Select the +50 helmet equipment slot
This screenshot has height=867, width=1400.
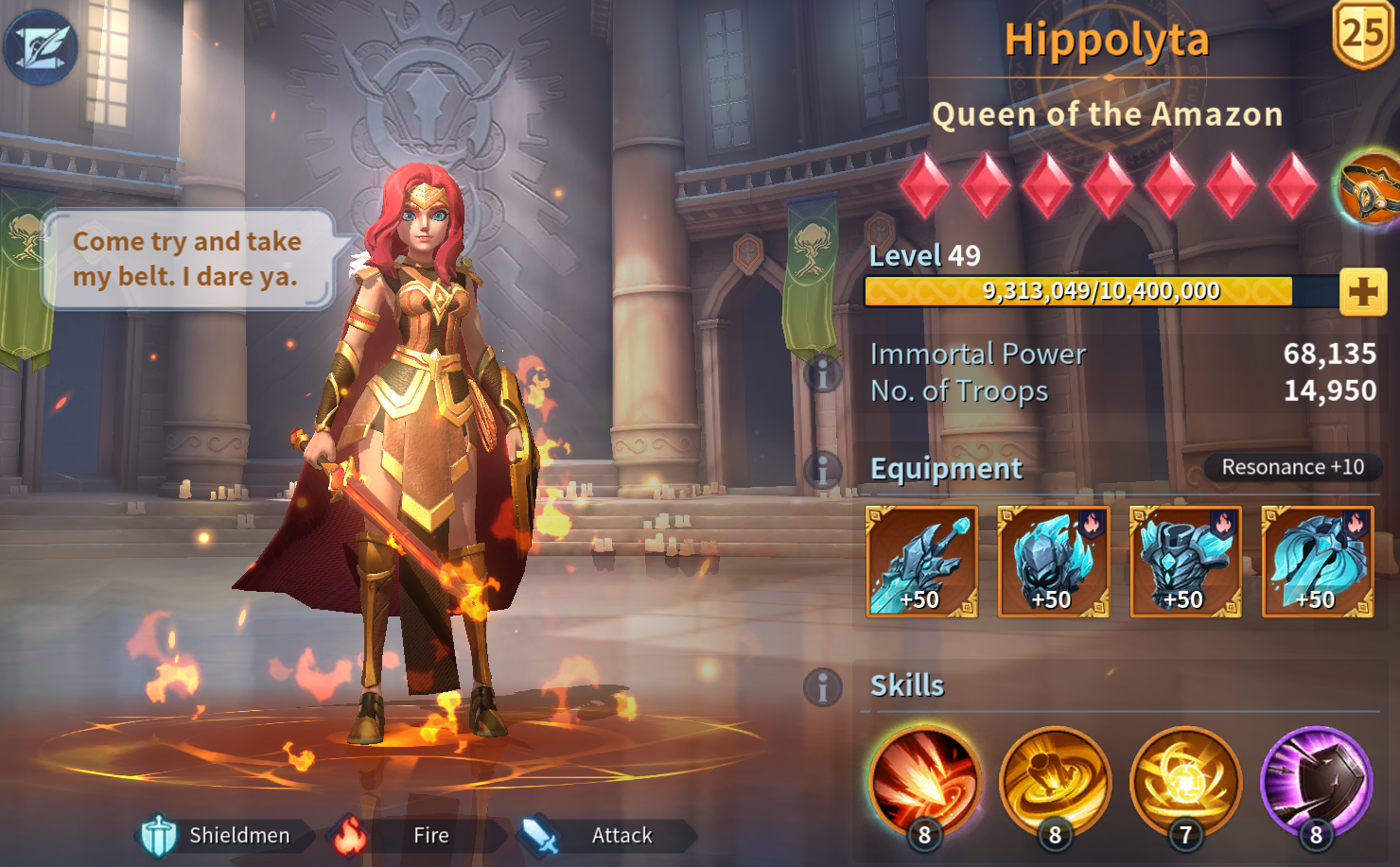tap(1053, 562)
